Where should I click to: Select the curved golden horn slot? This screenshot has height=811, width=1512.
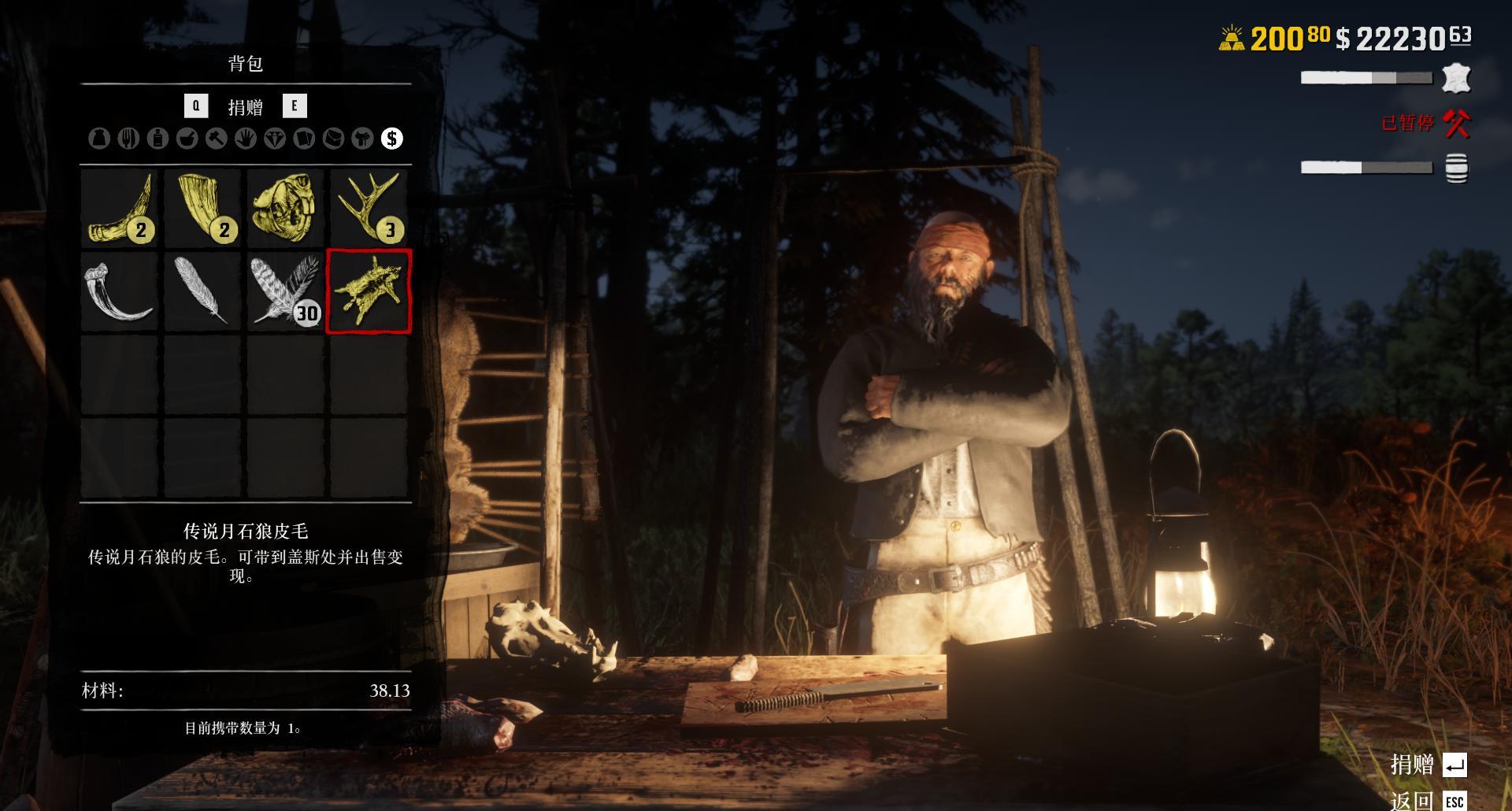(x=120, y=208)
